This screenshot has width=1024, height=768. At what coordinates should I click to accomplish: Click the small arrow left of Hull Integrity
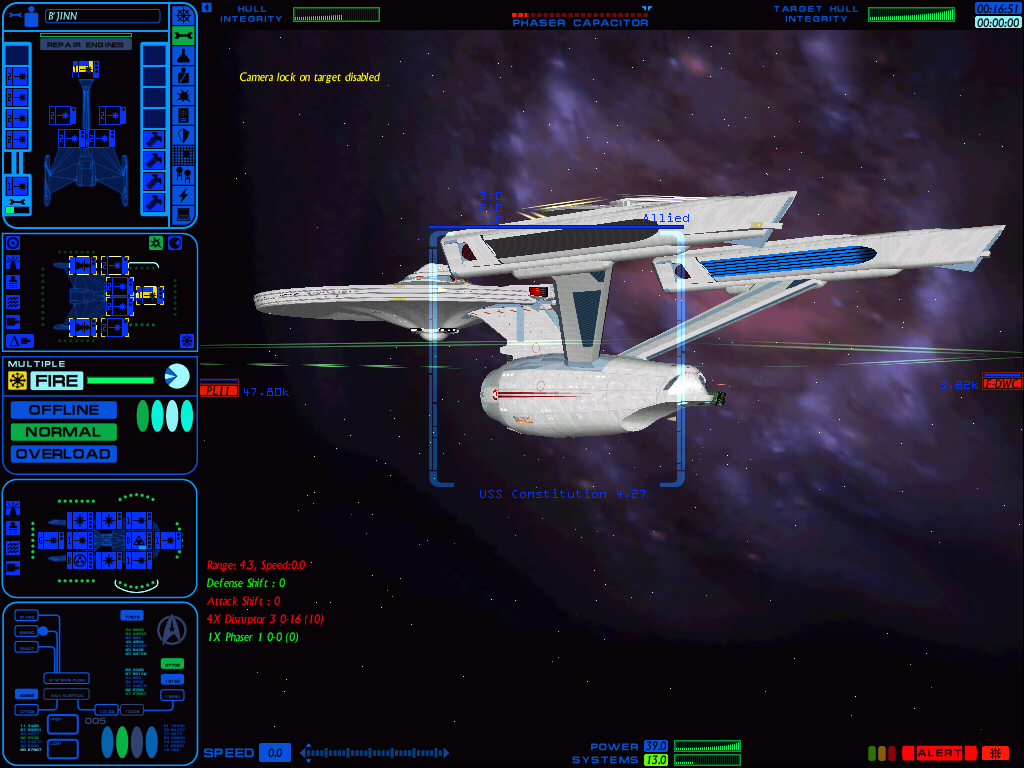tap(206, 8)
